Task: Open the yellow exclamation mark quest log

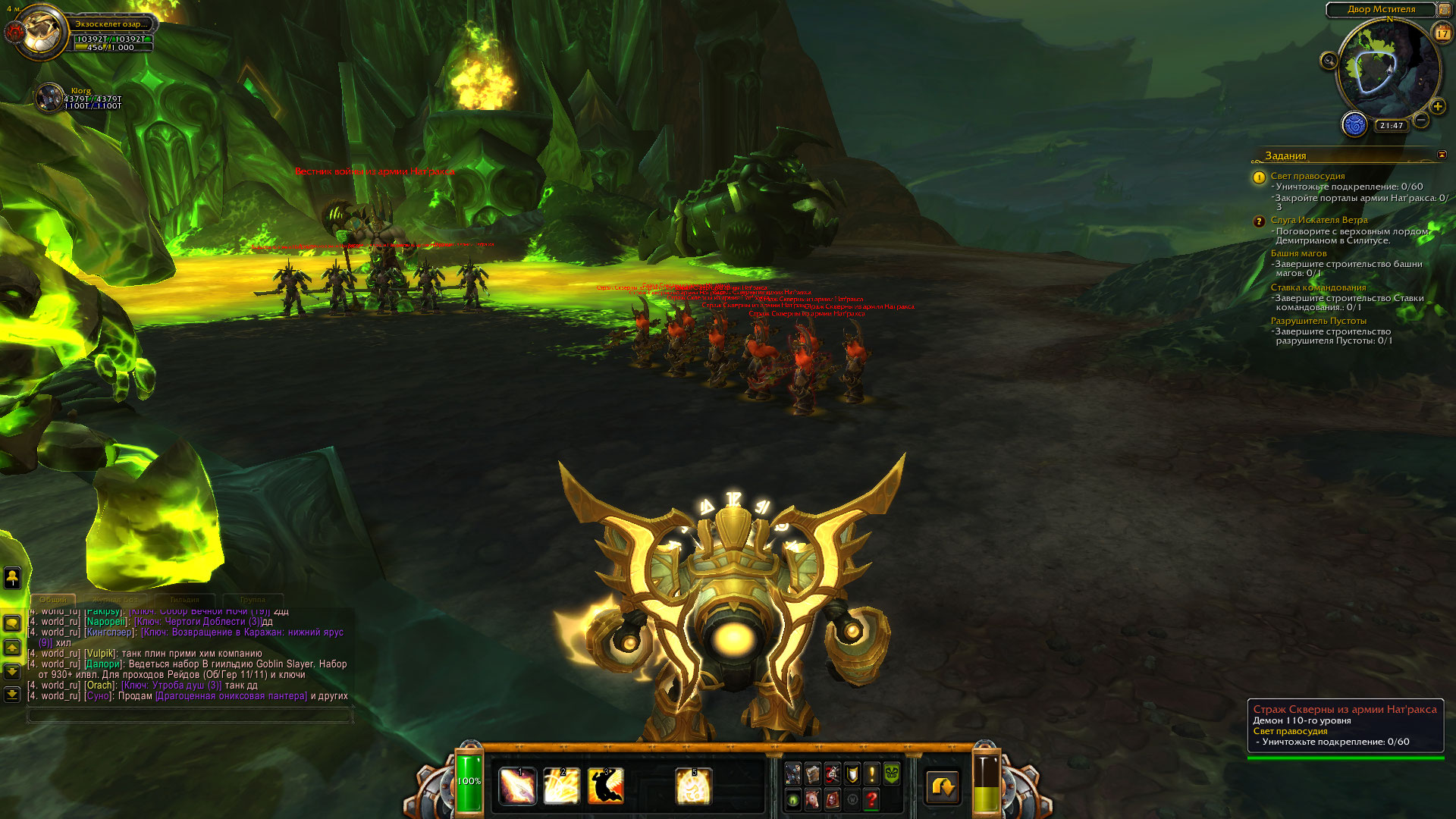Action: tap(872, 773)
